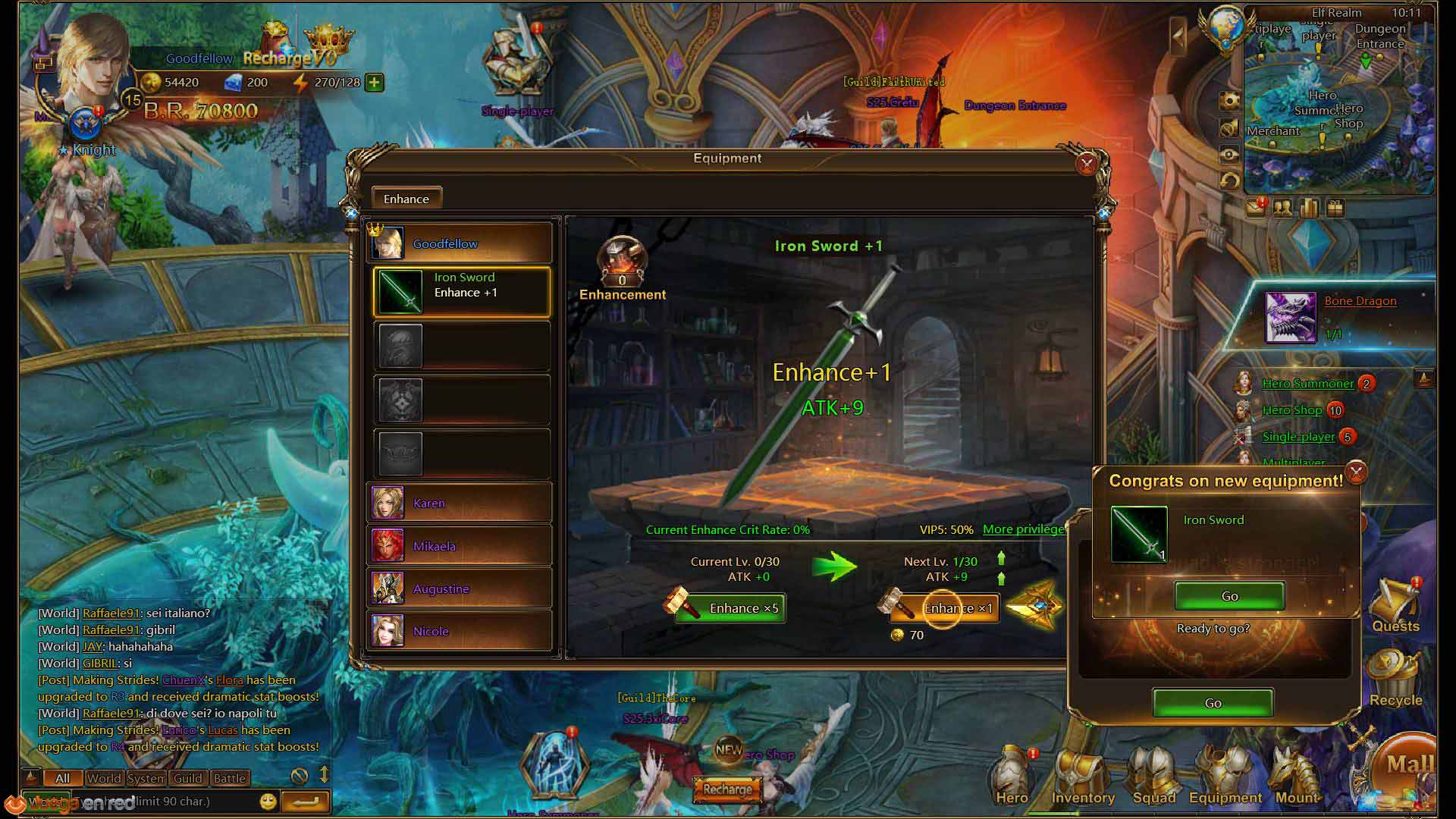Switch chat to the World tab

pyautogui.click(x=104, y=778)
